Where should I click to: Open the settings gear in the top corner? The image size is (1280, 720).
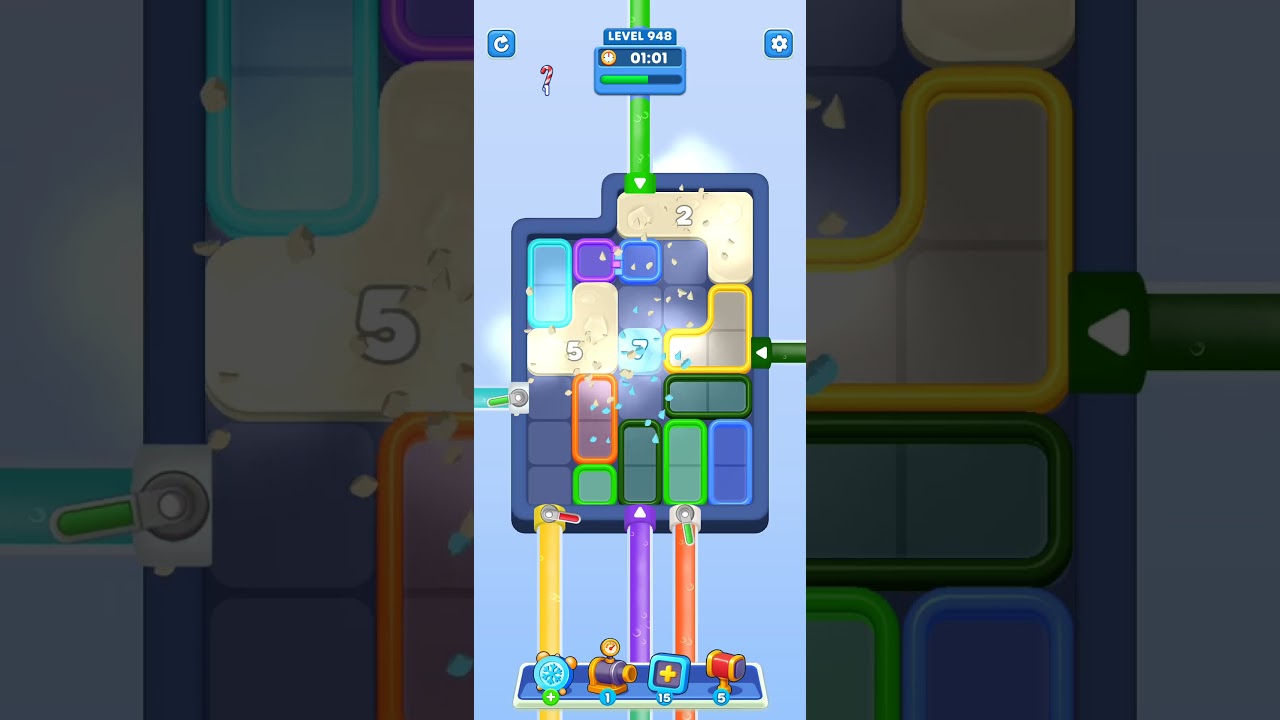pyautogui.click(x=779, y=44)
